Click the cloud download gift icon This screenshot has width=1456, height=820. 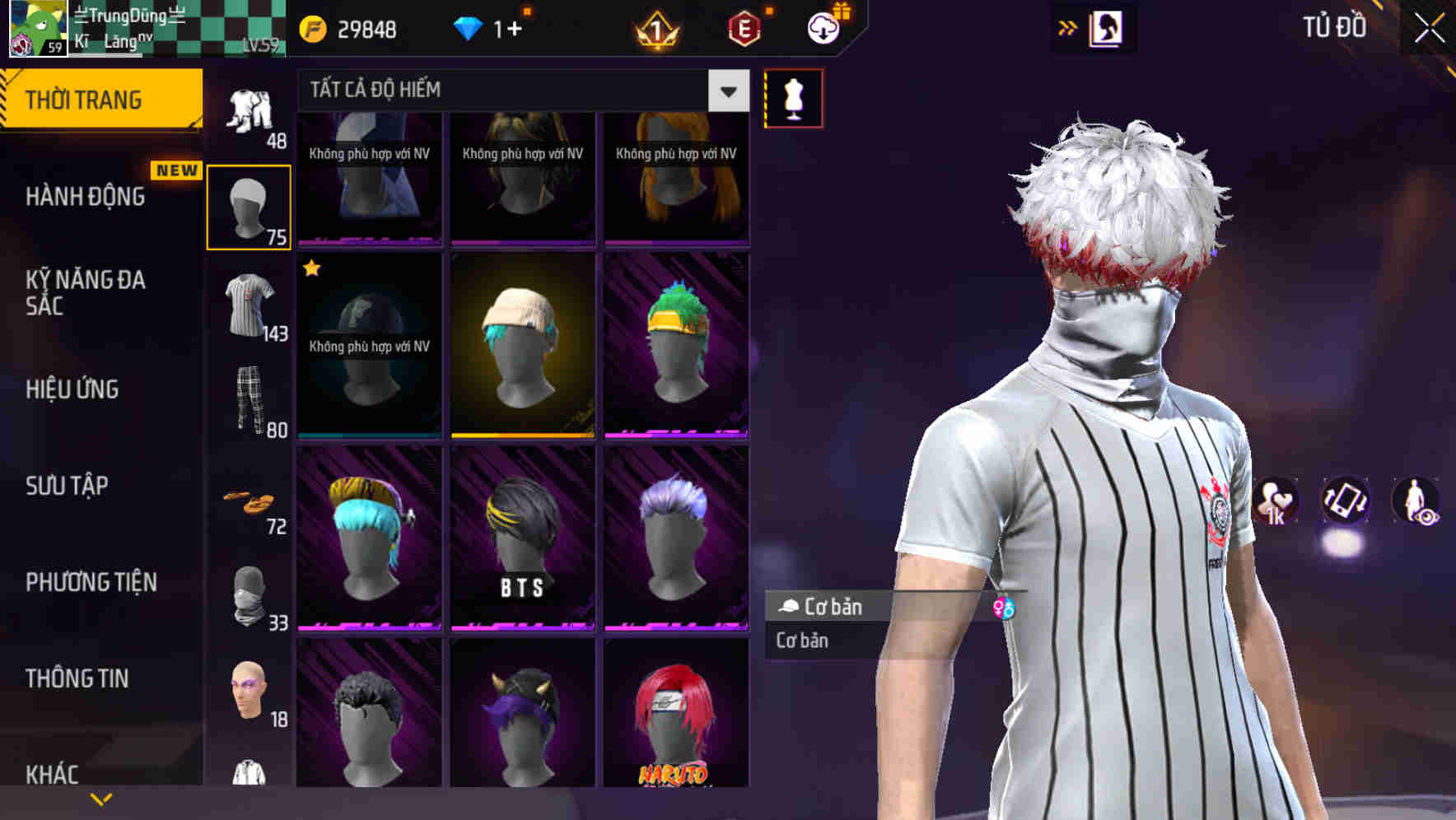click(x=823, y=27)
